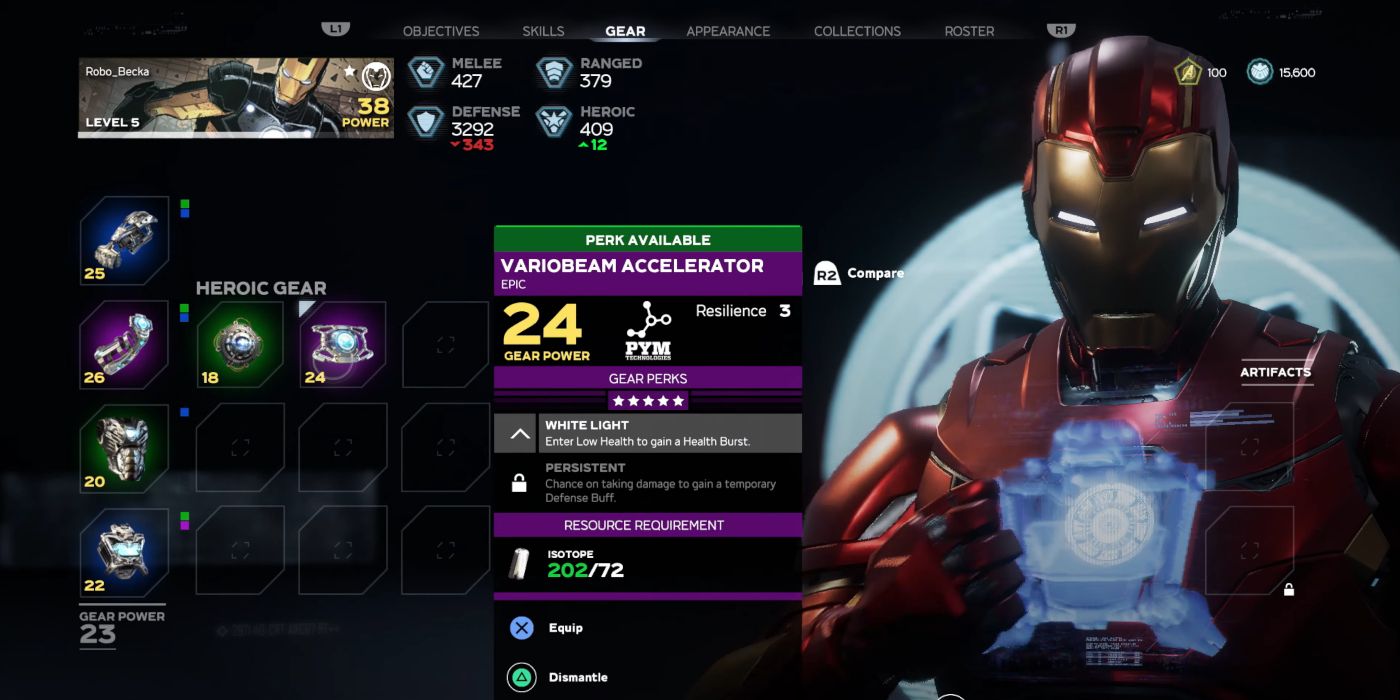This screenshot has height=700, width=1400.
Task: Select the Gear tab
Action: click(x=625, y=31)
